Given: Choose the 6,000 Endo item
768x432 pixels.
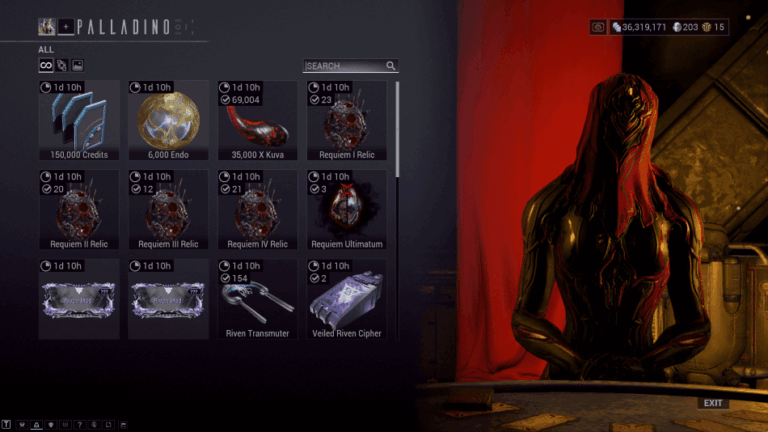Looking at the screenshot, I should (x=168, y=121).
